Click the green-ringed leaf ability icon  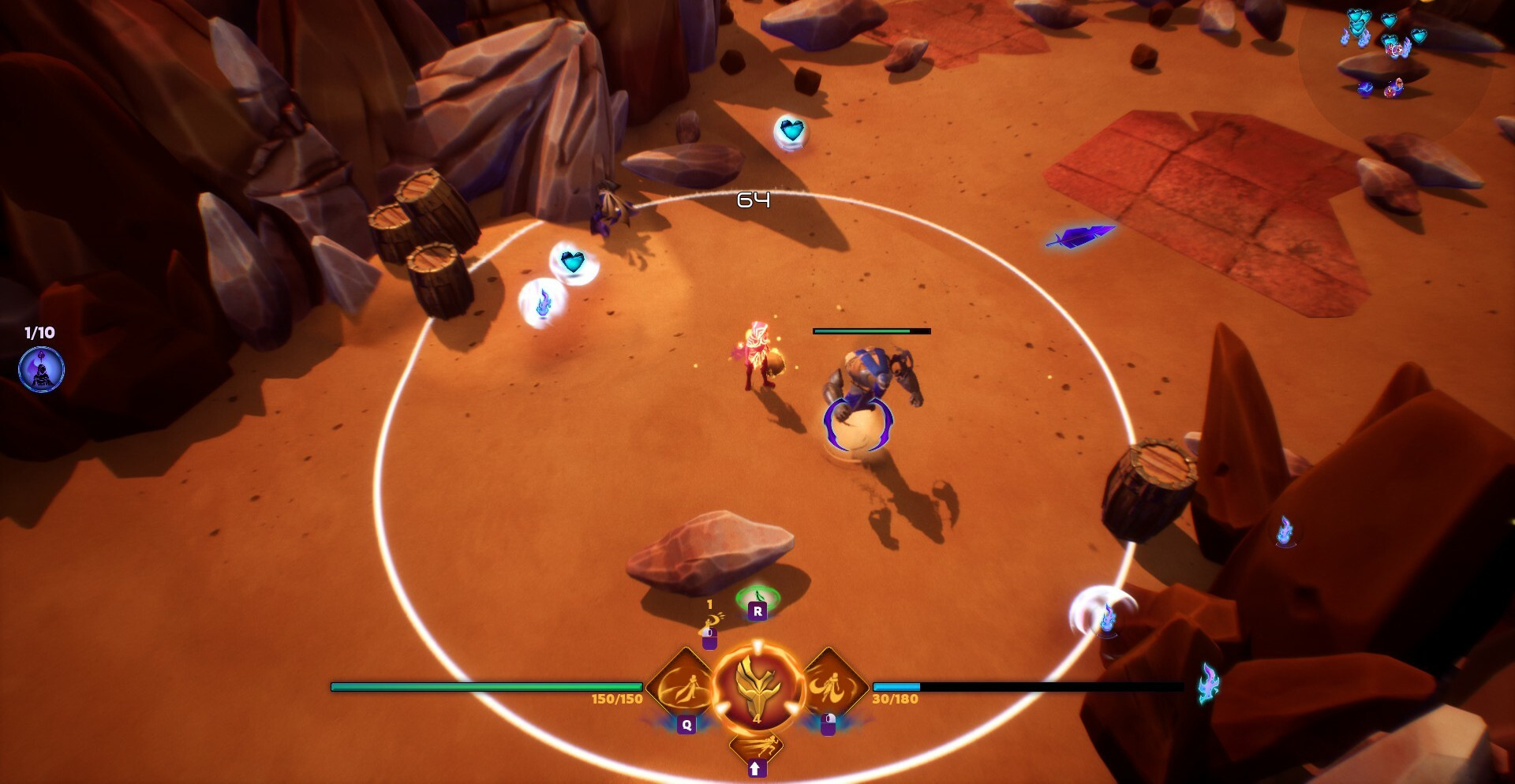pos(757,599)
